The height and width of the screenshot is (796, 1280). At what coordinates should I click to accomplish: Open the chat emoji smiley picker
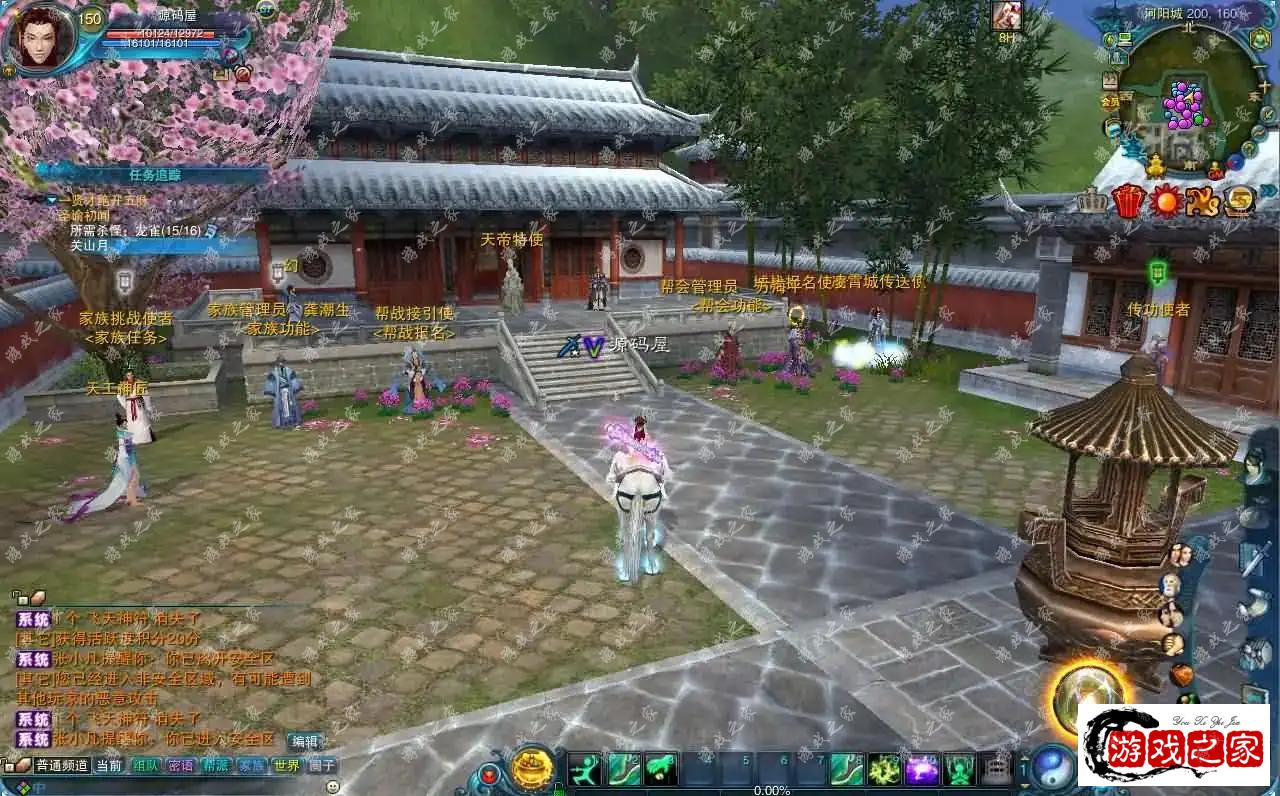(333, 786)
